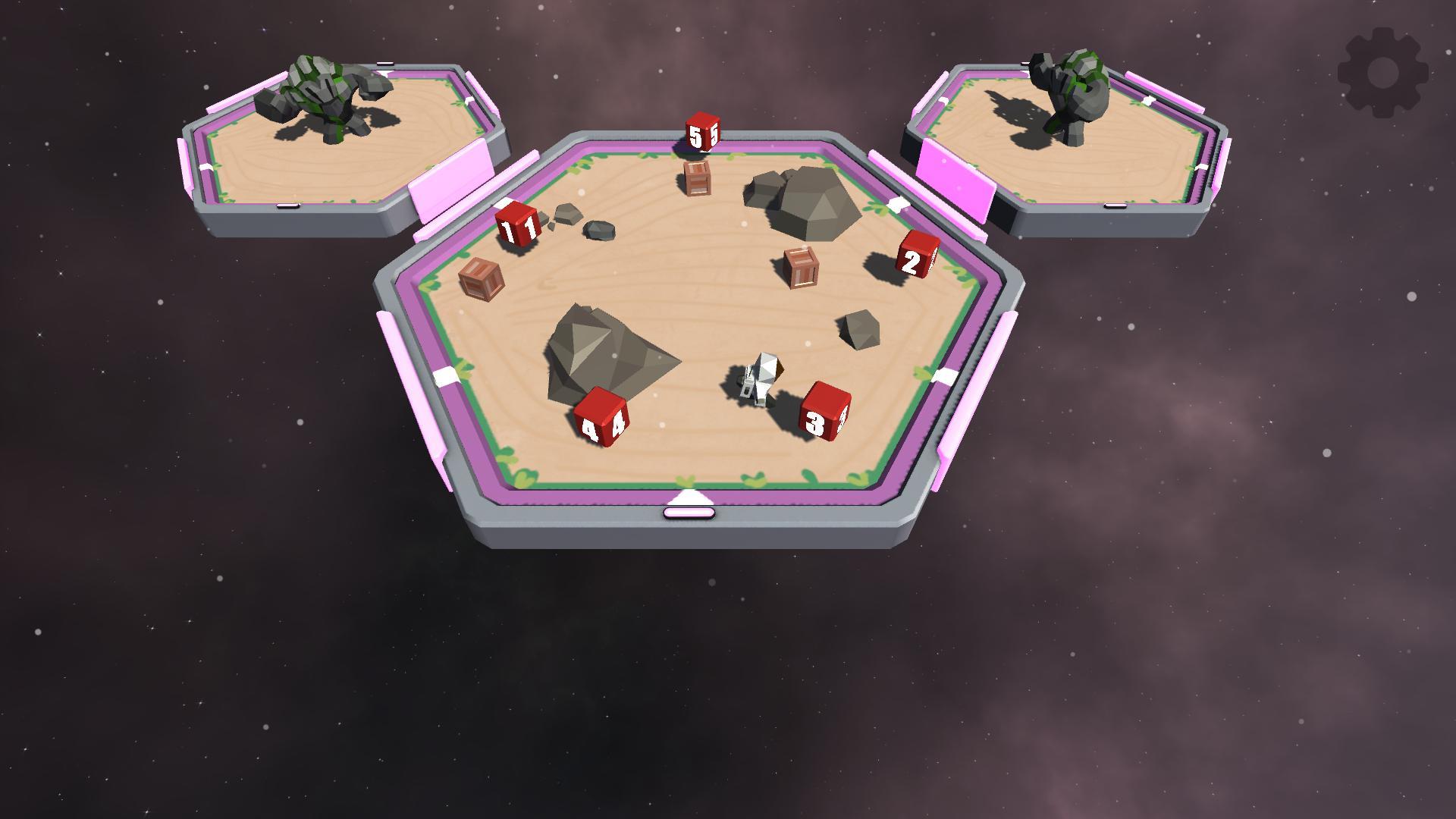Select the crate beside the red cube 5
Image resolution: width=1456 pixels, height=819 pixels.
[698, 180]
